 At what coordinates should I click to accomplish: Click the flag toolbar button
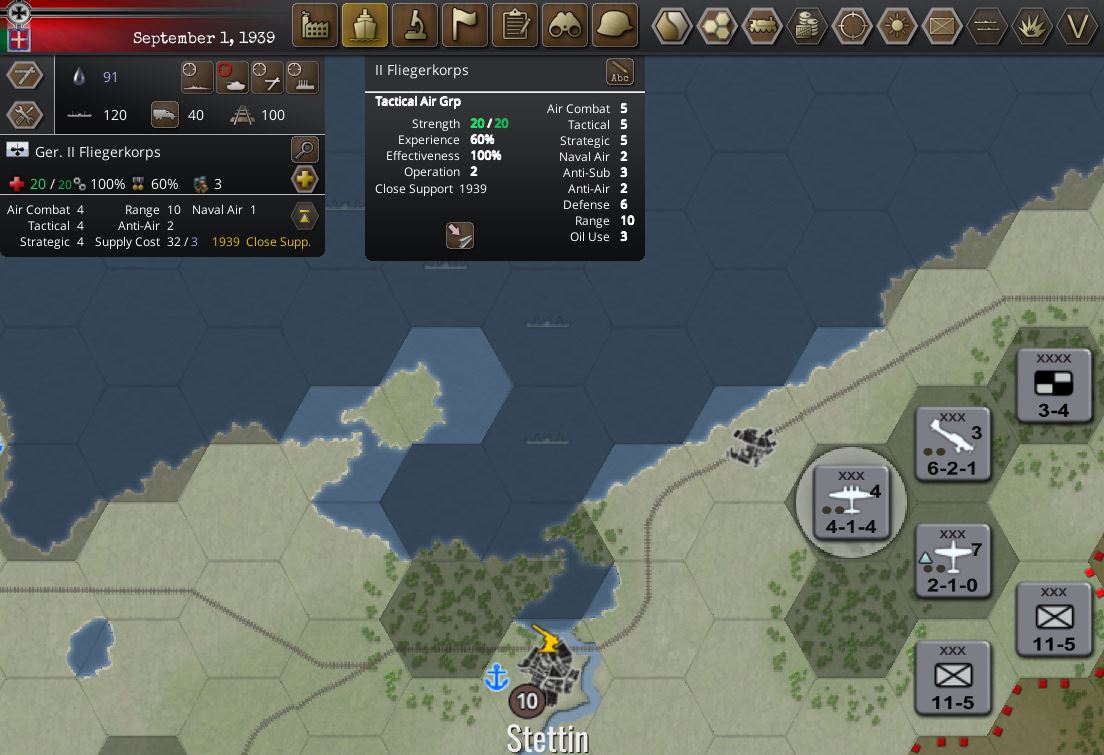click(x=465, y=25)
